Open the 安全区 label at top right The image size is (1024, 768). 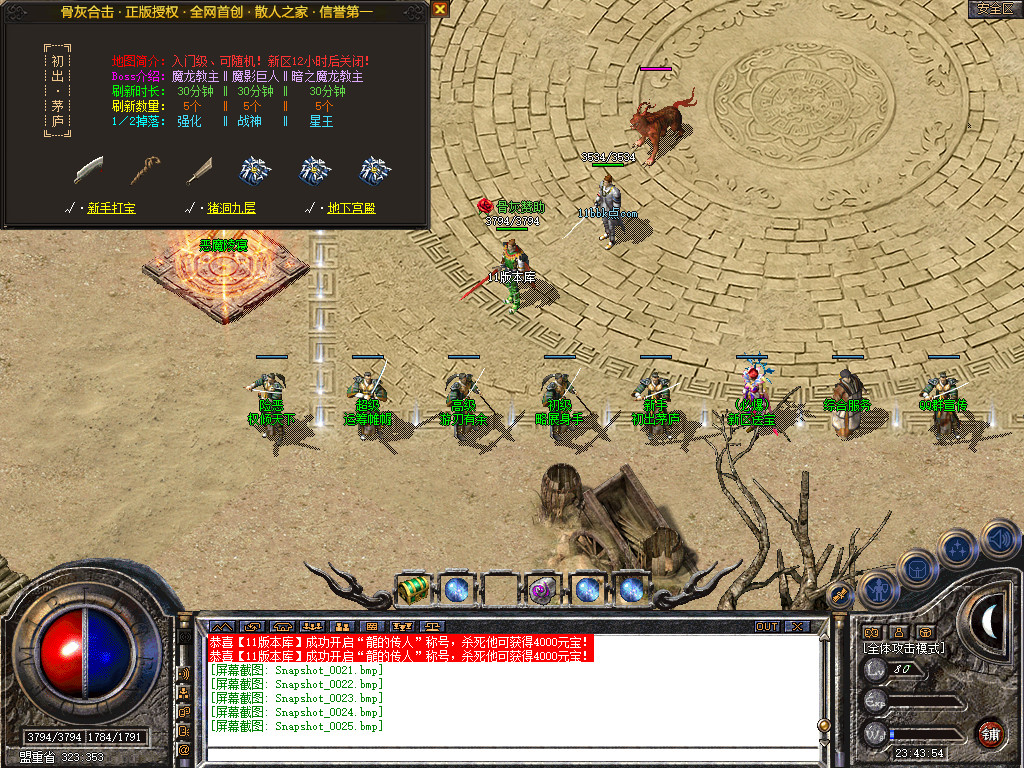coord(995,9)
